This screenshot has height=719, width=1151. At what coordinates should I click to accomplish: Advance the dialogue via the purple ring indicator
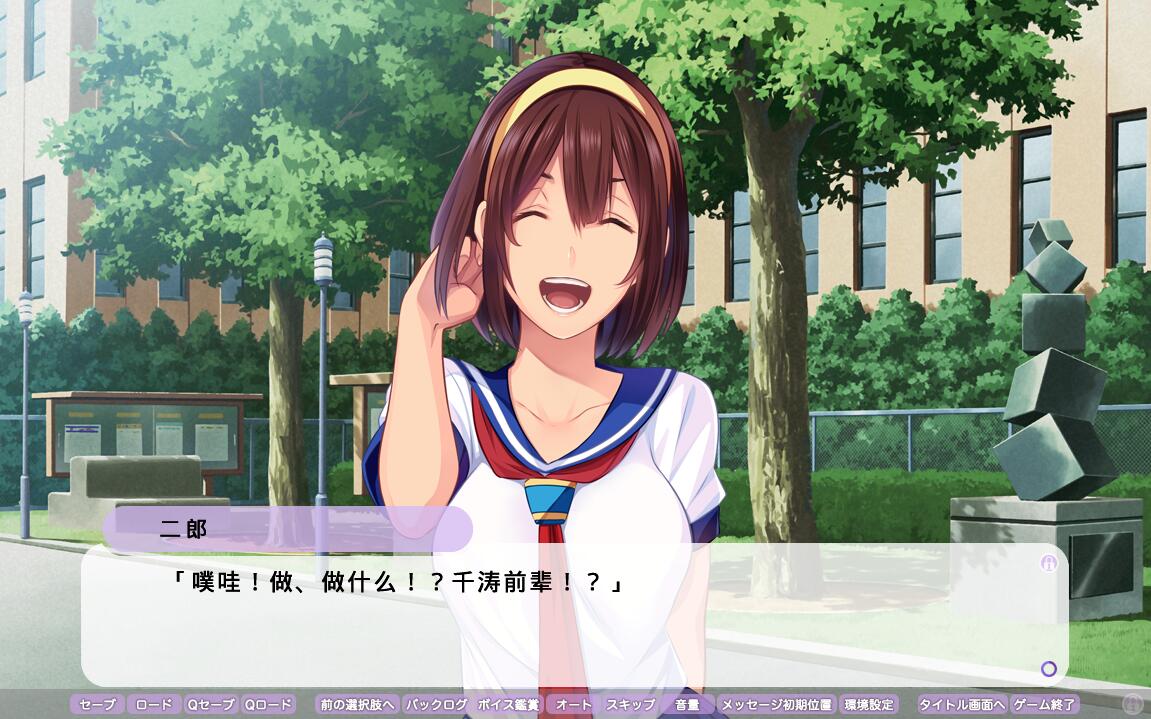(x=1048, y=668)
